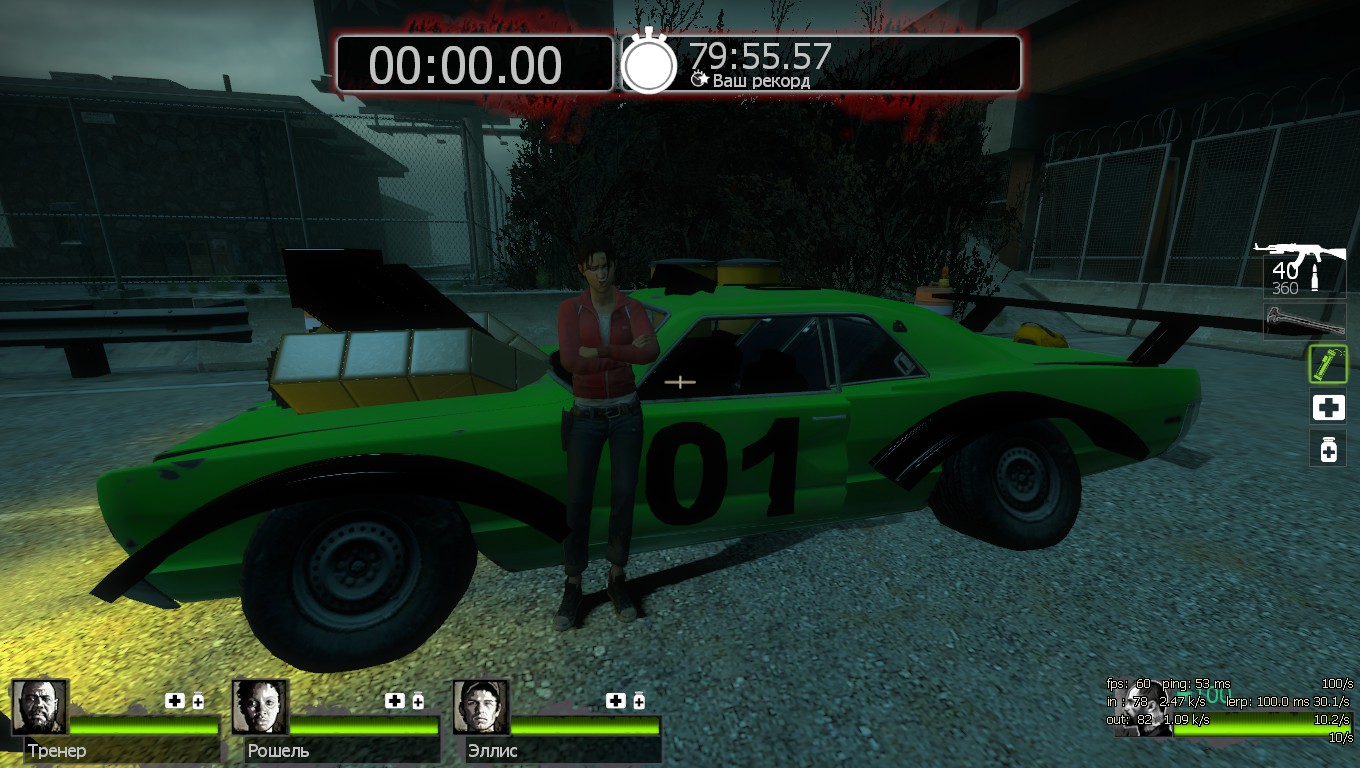Click Тренер's teammate portrait
This screenshot has height=768, width=1360.
40,707
